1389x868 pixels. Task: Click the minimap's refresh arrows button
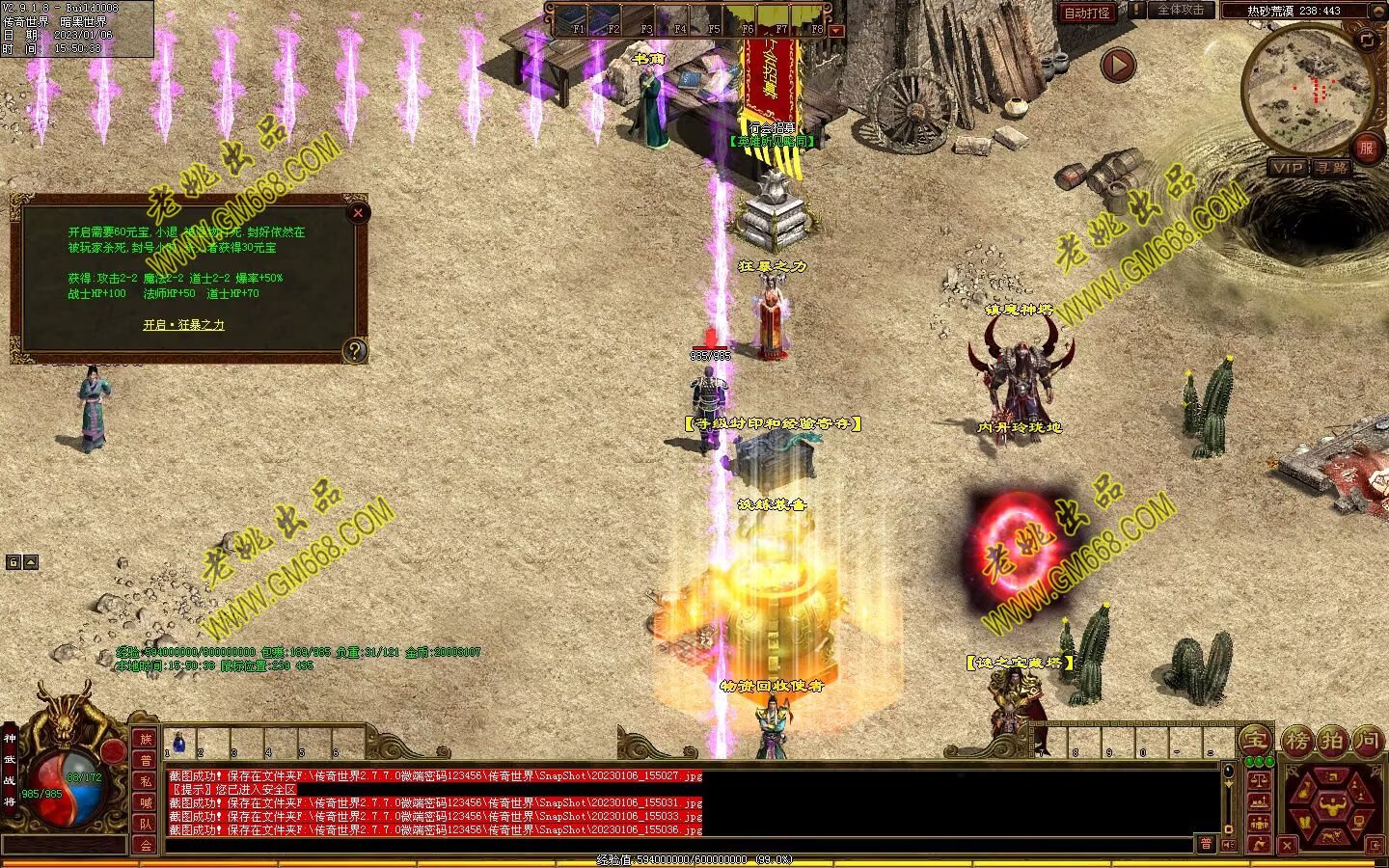tap(1367, 40)
